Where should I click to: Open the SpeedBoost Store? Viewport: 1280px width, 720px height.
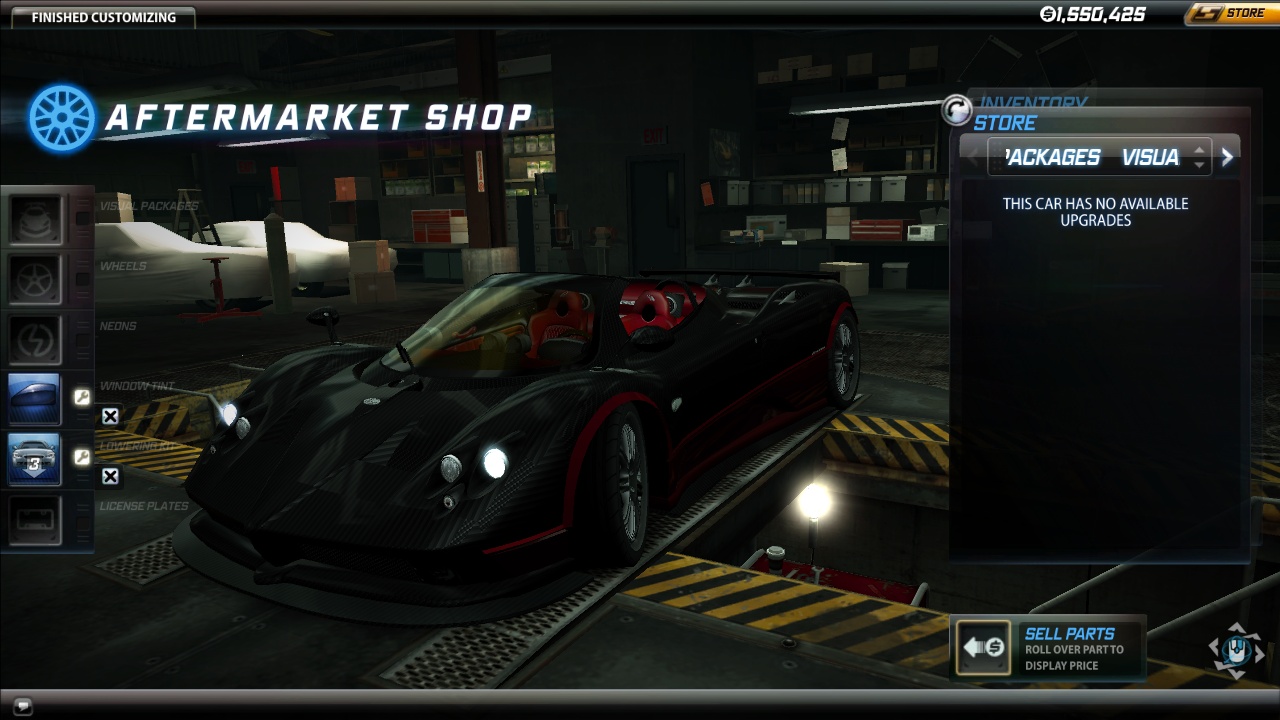click(1228, 14)
